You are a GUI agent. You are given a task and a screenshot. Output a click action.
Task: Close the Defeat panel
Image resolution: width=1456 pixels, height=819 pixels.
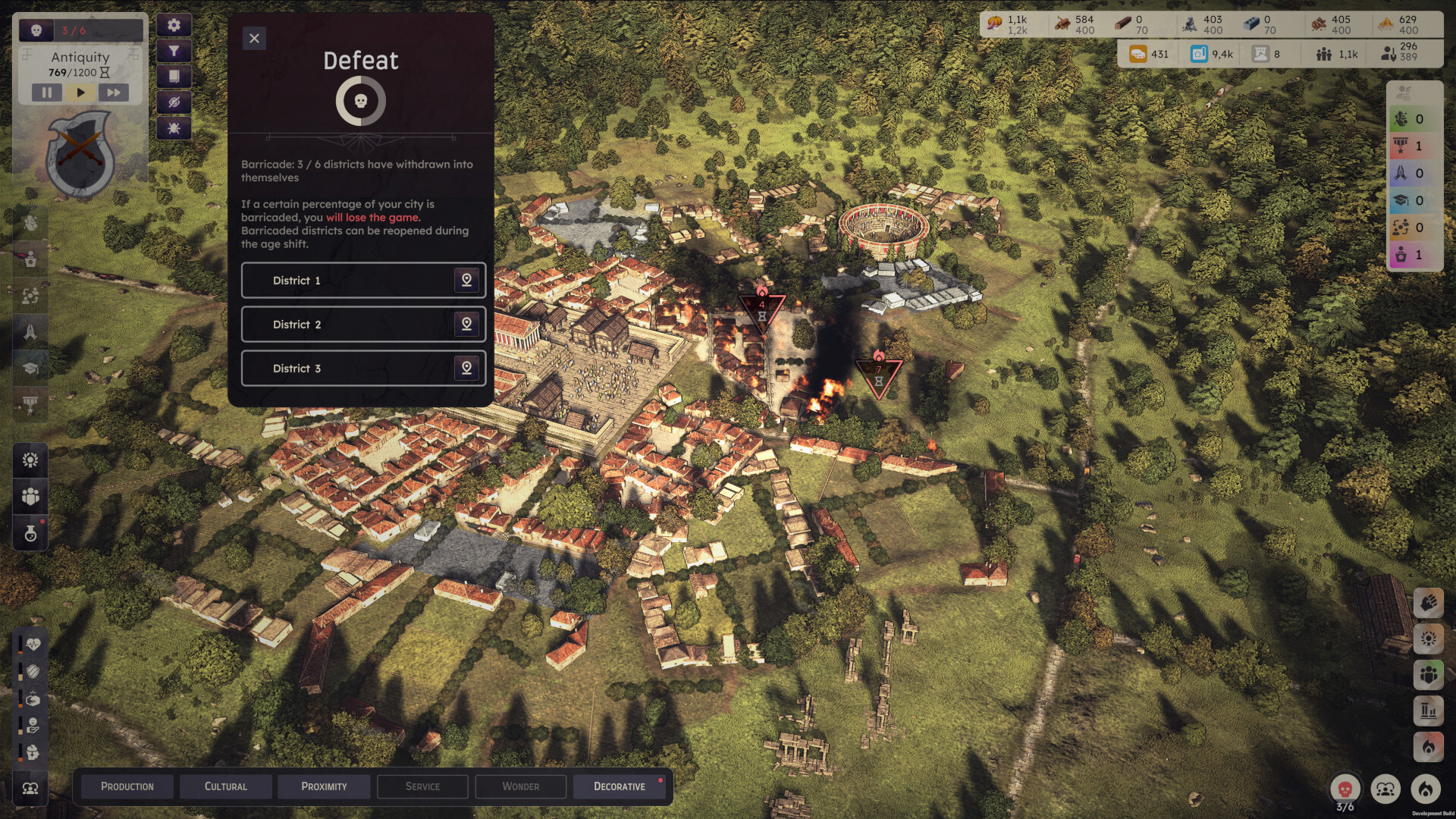pyautogui.click(x=254, y=39)
